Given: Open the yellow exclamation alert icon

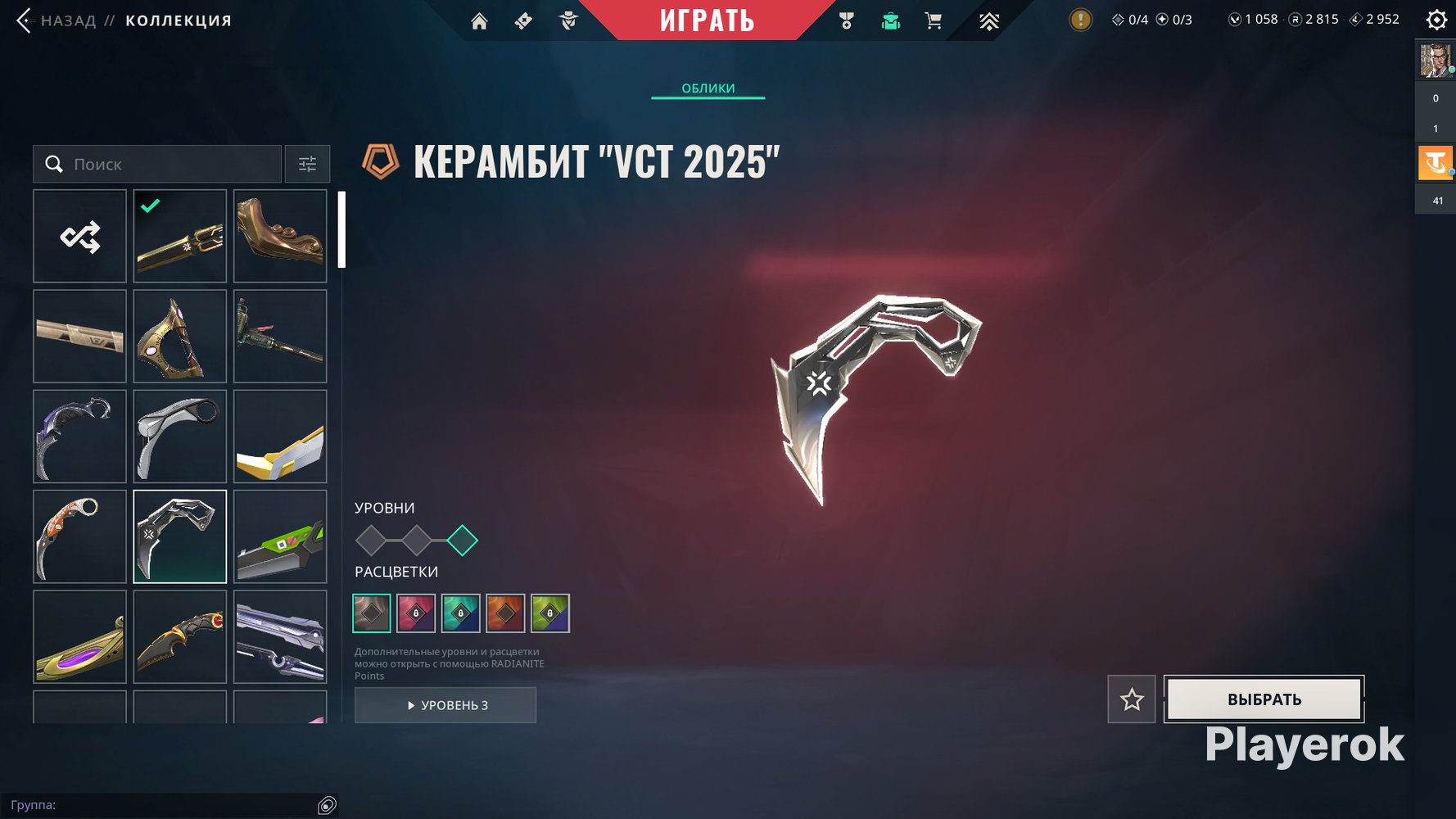Looking at the screenshot, I should coord(1081,20).
